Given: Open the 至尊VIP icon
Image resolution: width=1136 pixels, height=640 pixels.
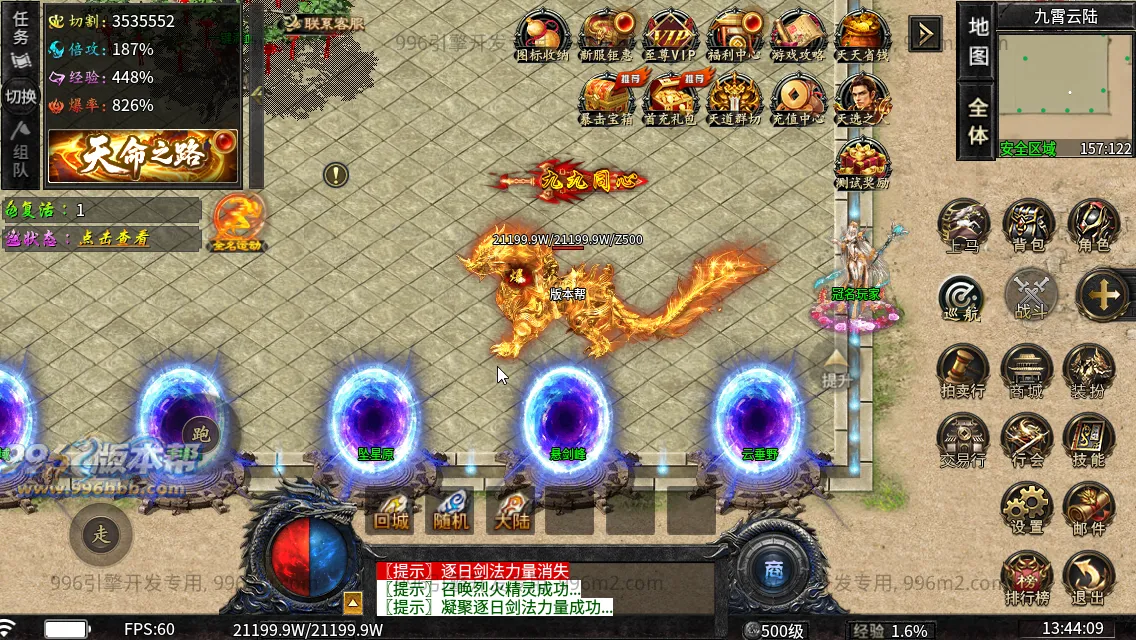Looking at the screenshot, I should tap(670, 36).
